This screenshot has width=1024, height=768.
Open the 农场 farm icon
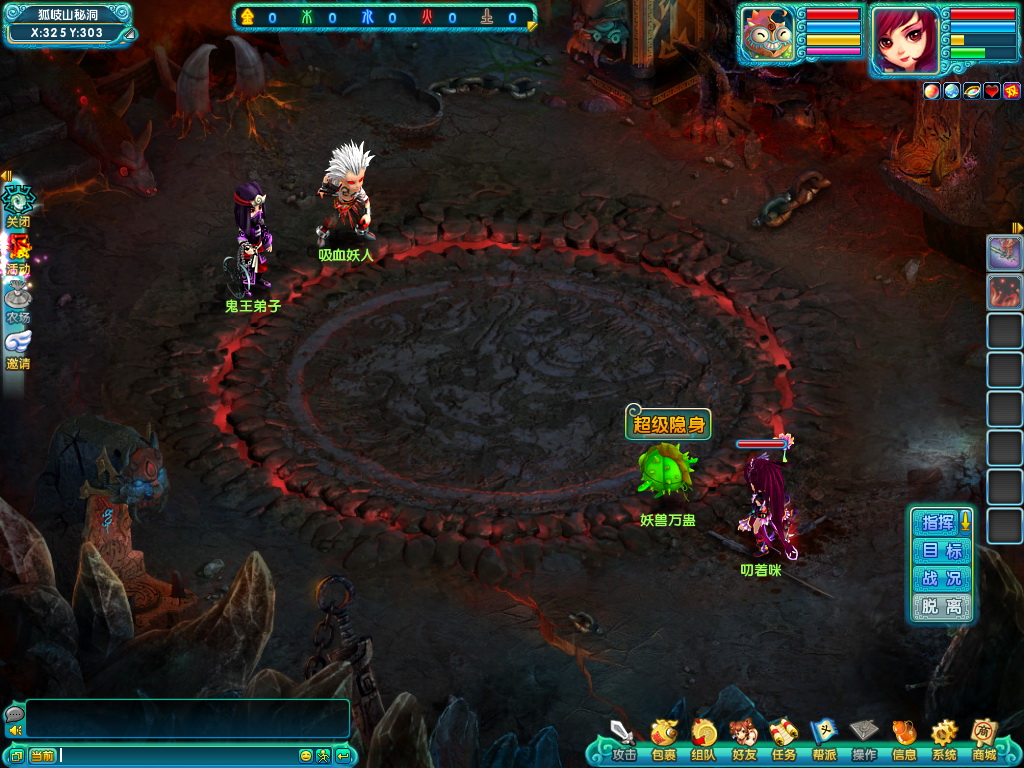point(18,302)
